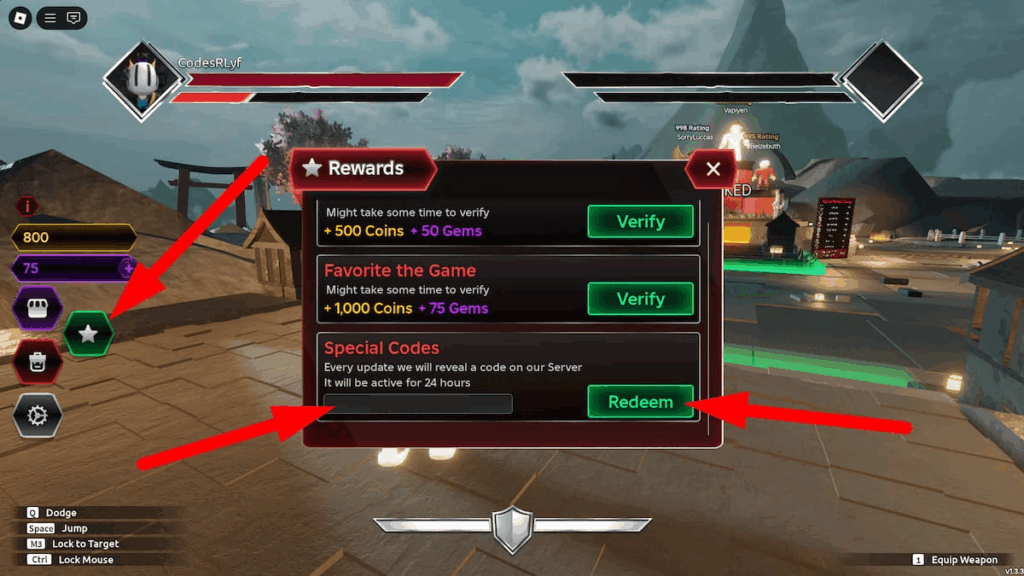
Task: Verify the Favorite the Game reward
Action: pos(640,299)
